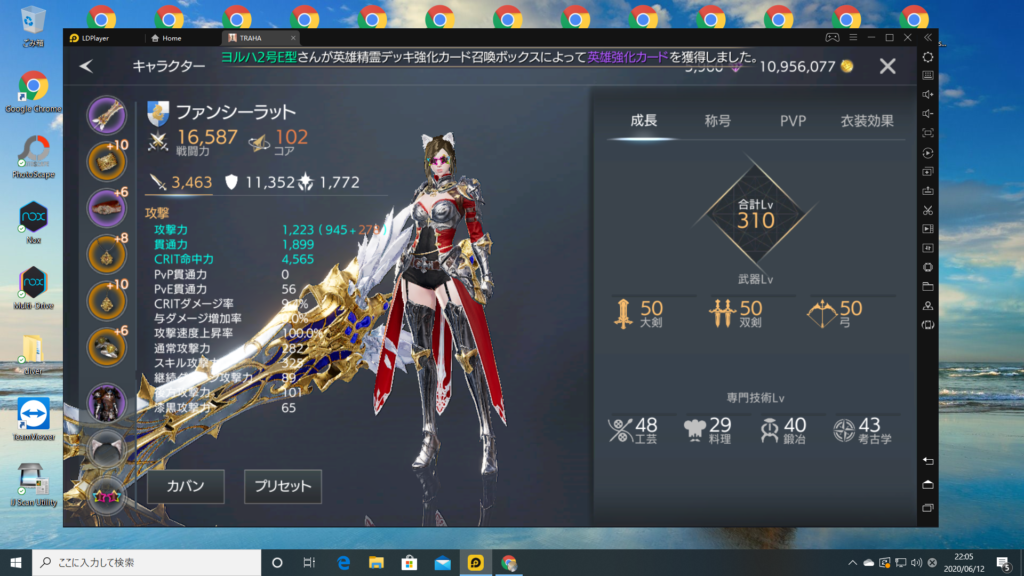Click the プリセット button
Screen dimensions: 1024x576
(x=283, y=487)
